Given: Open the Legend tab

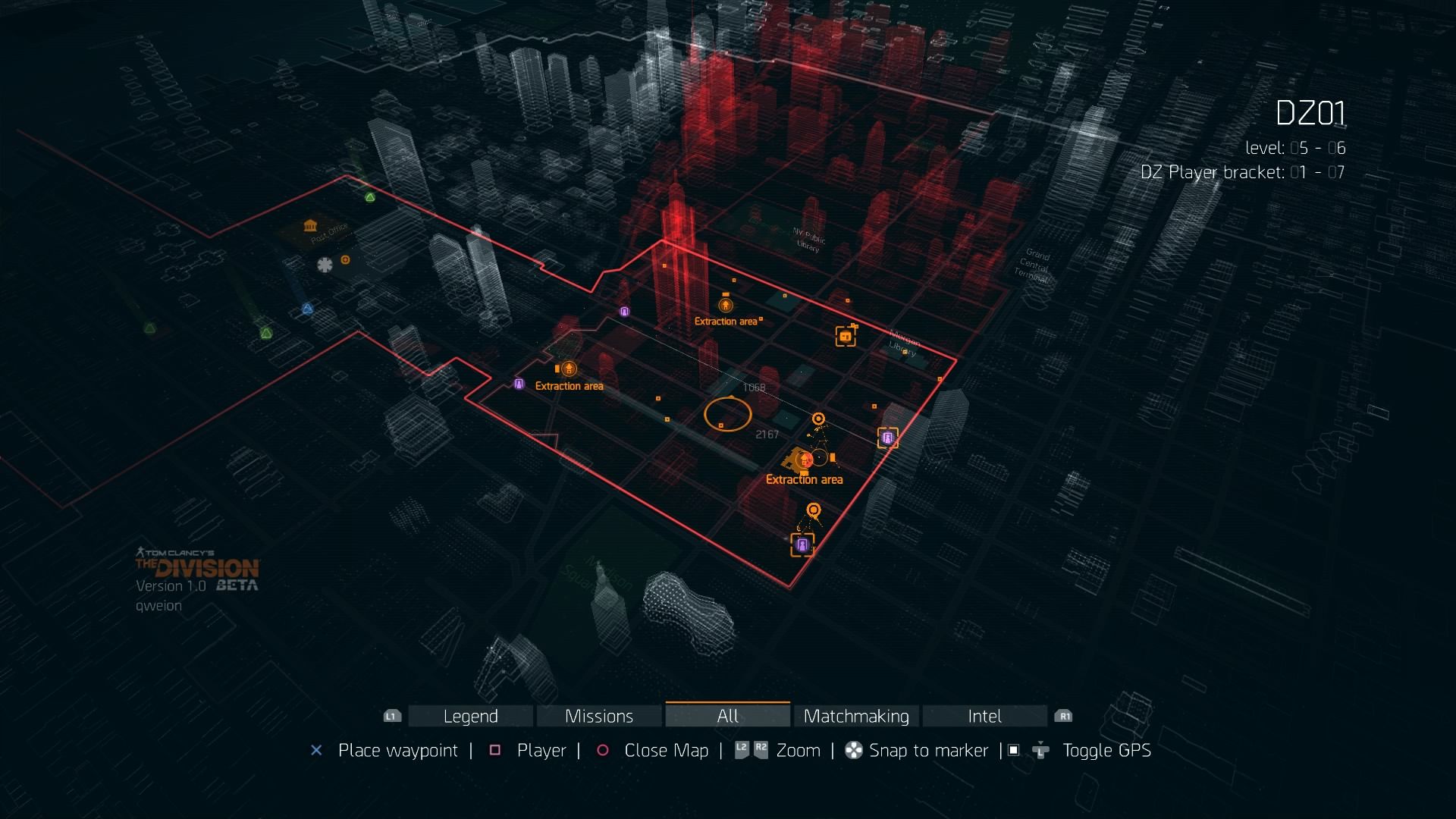Looking at the screenshot, I should 470,716.
